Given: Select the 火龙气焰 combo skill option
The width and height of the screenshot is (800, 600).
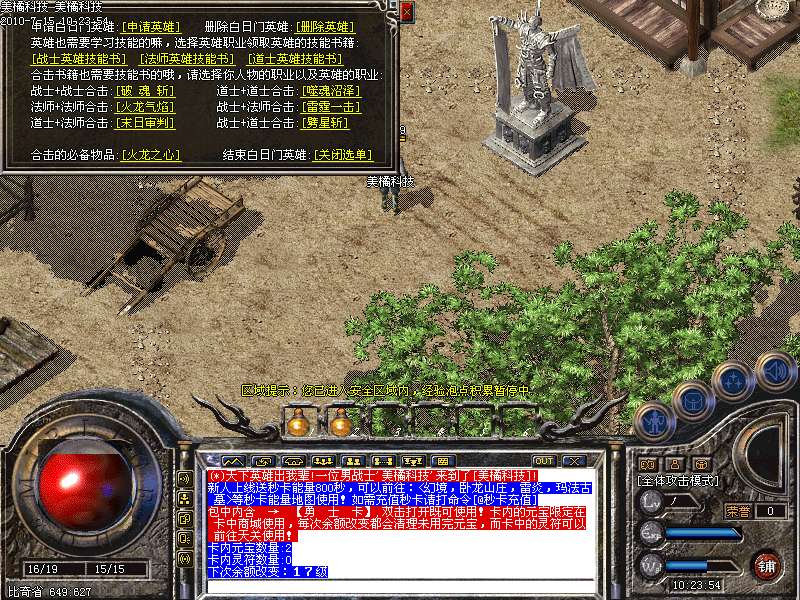Looking at the screenshot, I should click(x=146, y=107).
